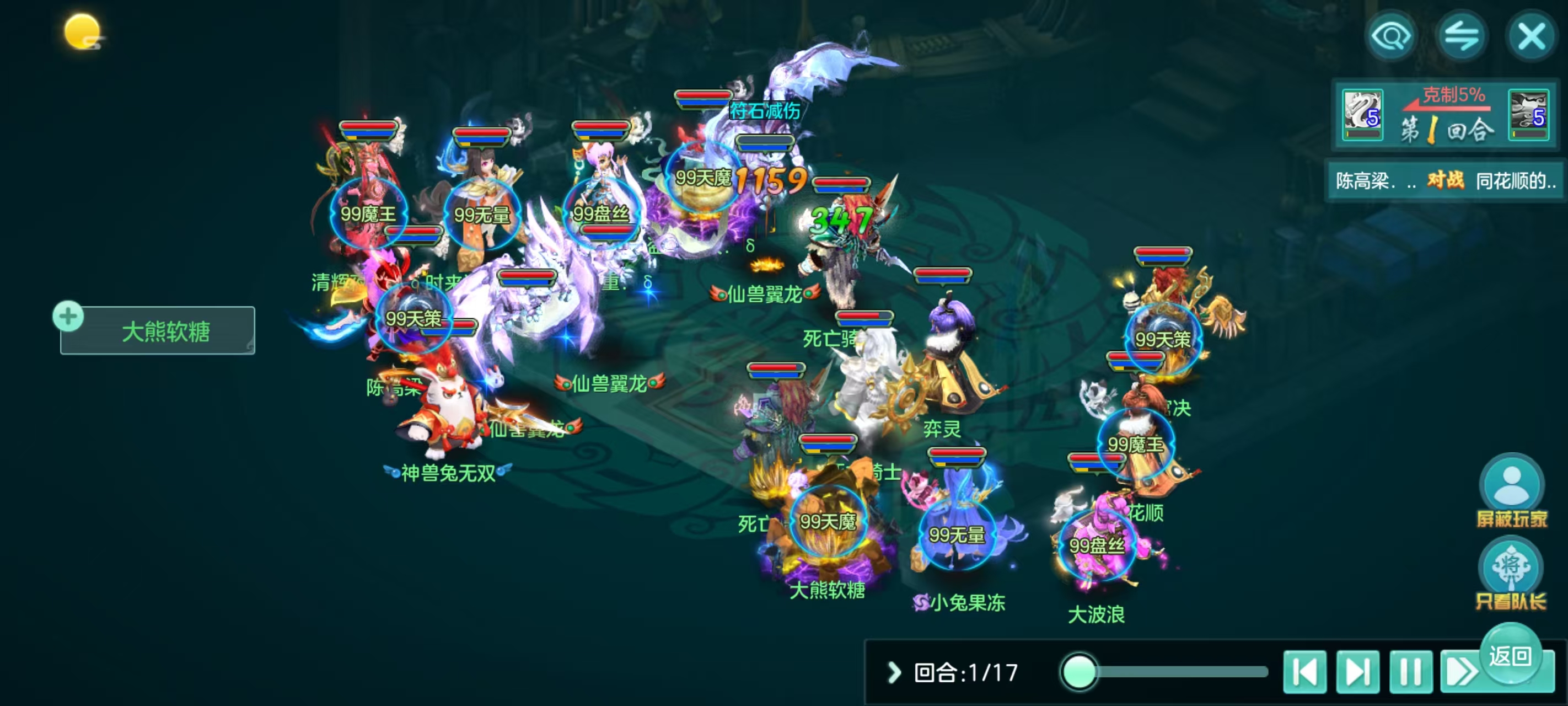This screenshot has height=706, width=1568.
Task: Skip to the previous round
Action: (x=1304, y=672)
